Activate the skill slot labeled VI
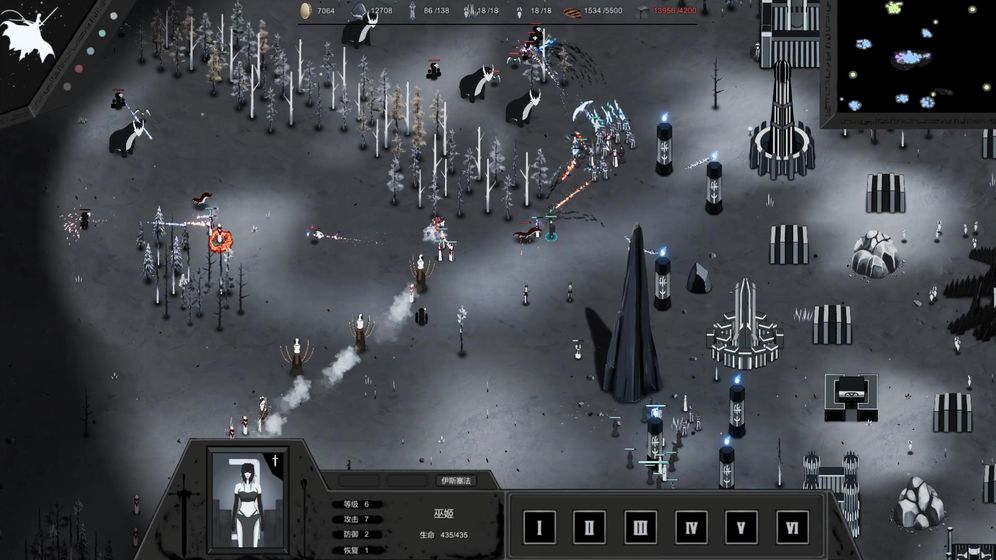The height and width of the screenshot is (560, 996). (792, 527)
